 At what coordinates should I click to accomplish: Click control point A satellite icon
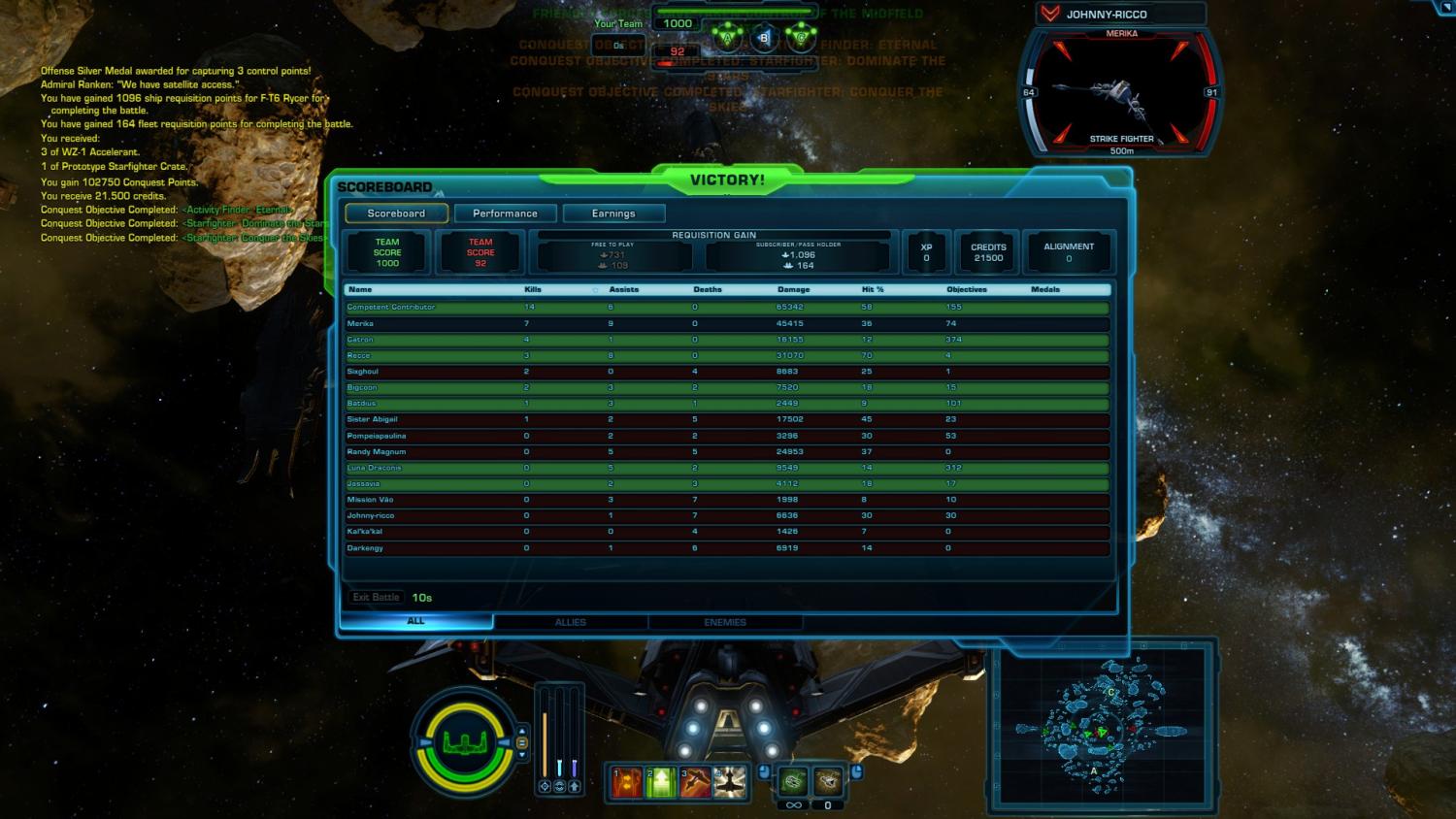point(728,37)
